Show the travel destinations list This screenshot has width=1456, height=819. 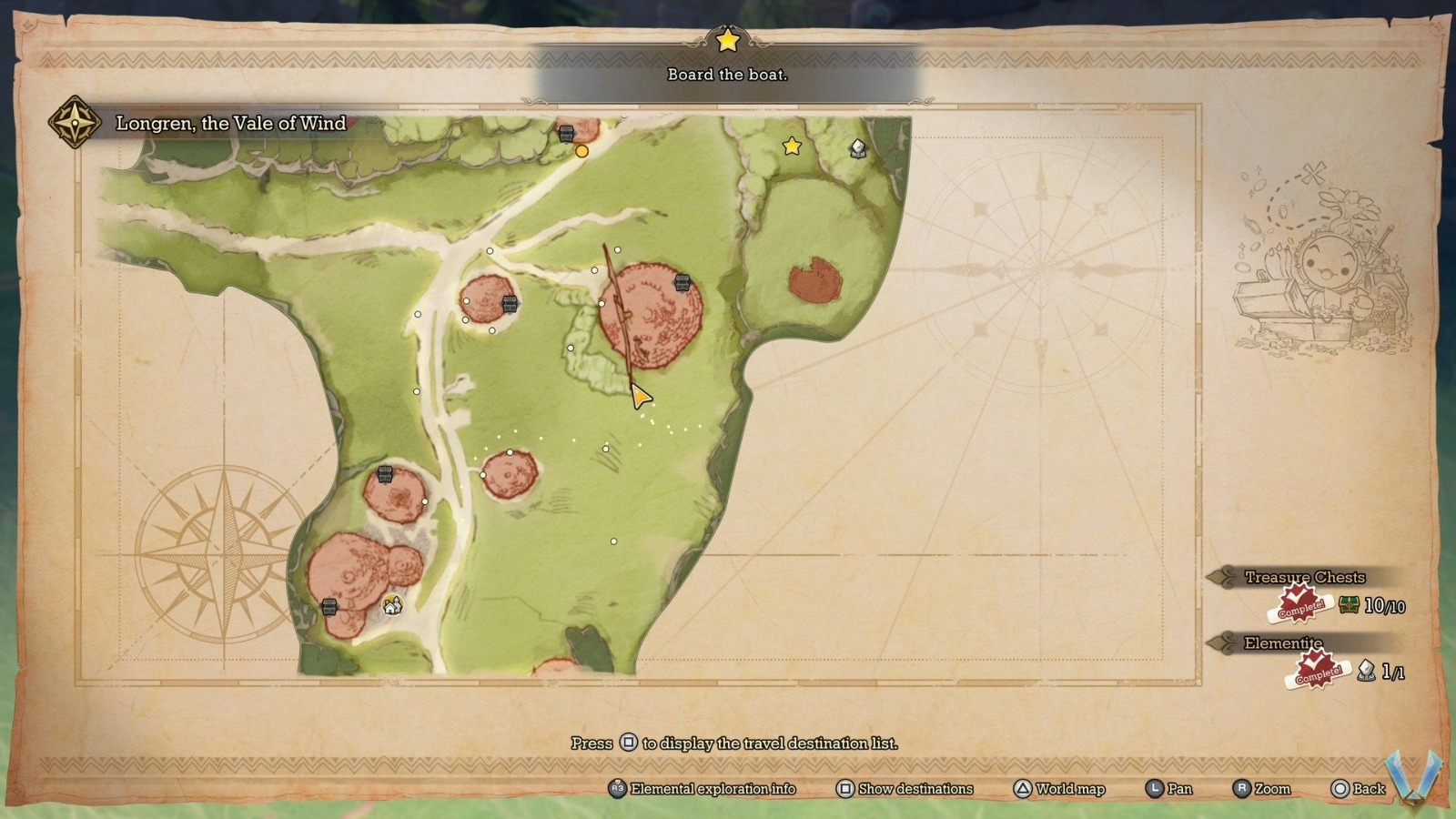(x=905, y=789)
